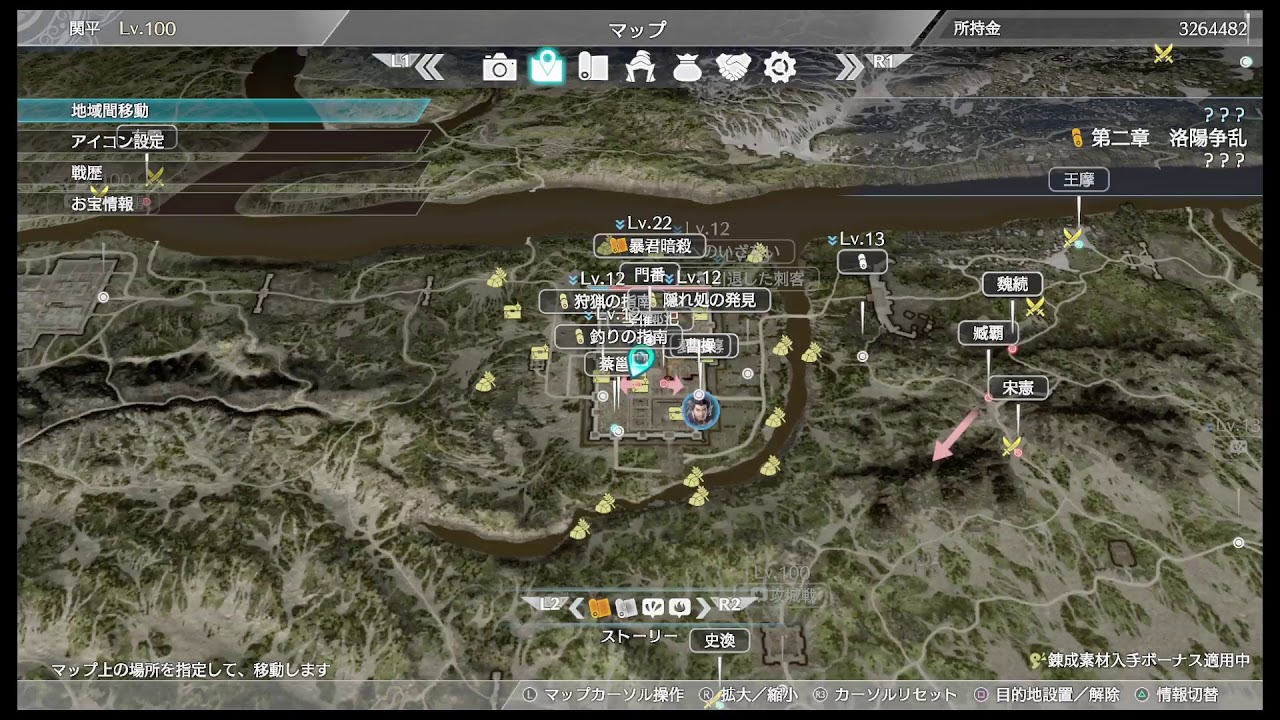Screen dimensions: 1280x720
Task: Click the money pouch icon
Action: tap(688, 68)
